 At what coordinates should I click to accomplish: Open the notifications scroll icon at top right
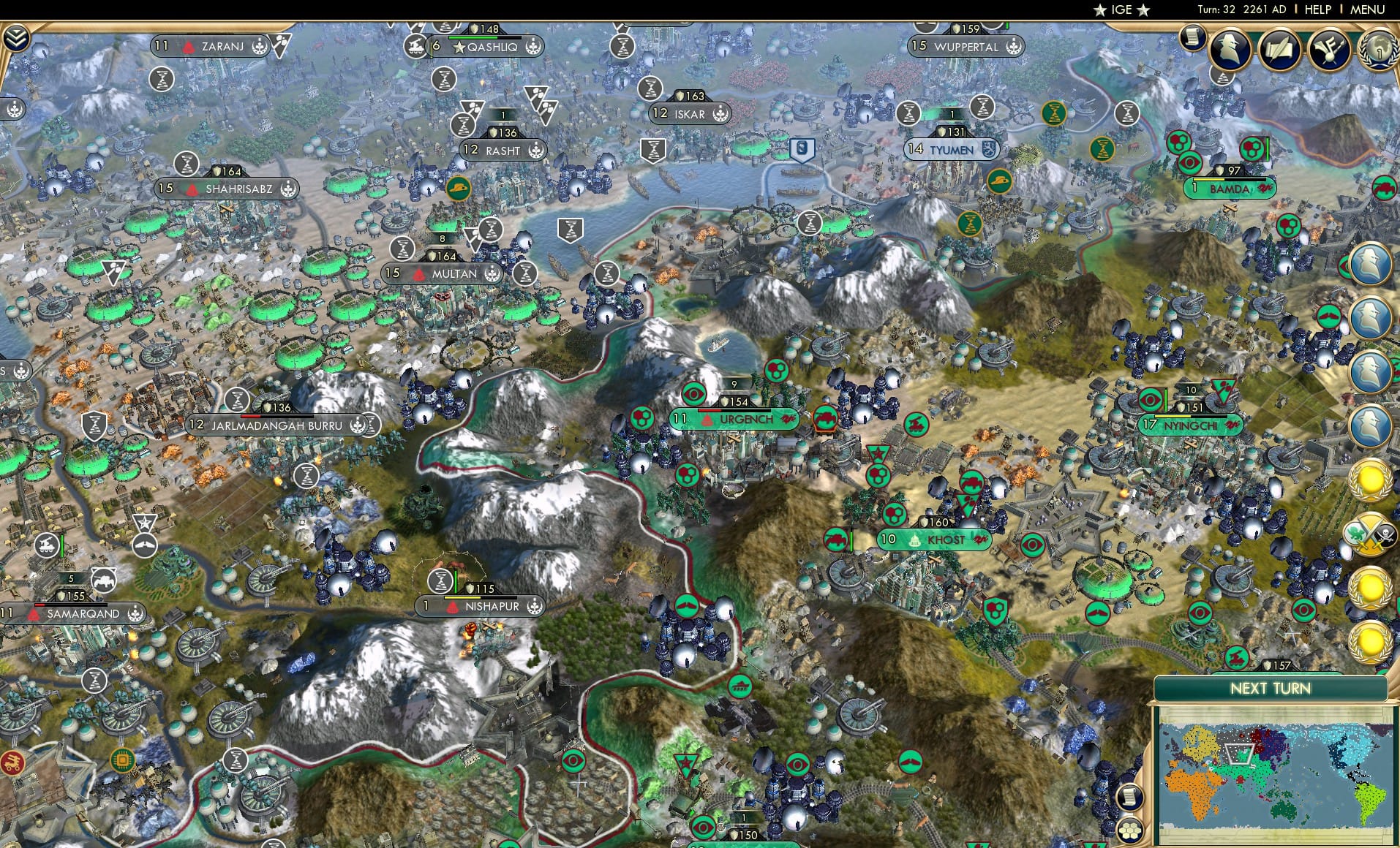(x=1193, y=38)
